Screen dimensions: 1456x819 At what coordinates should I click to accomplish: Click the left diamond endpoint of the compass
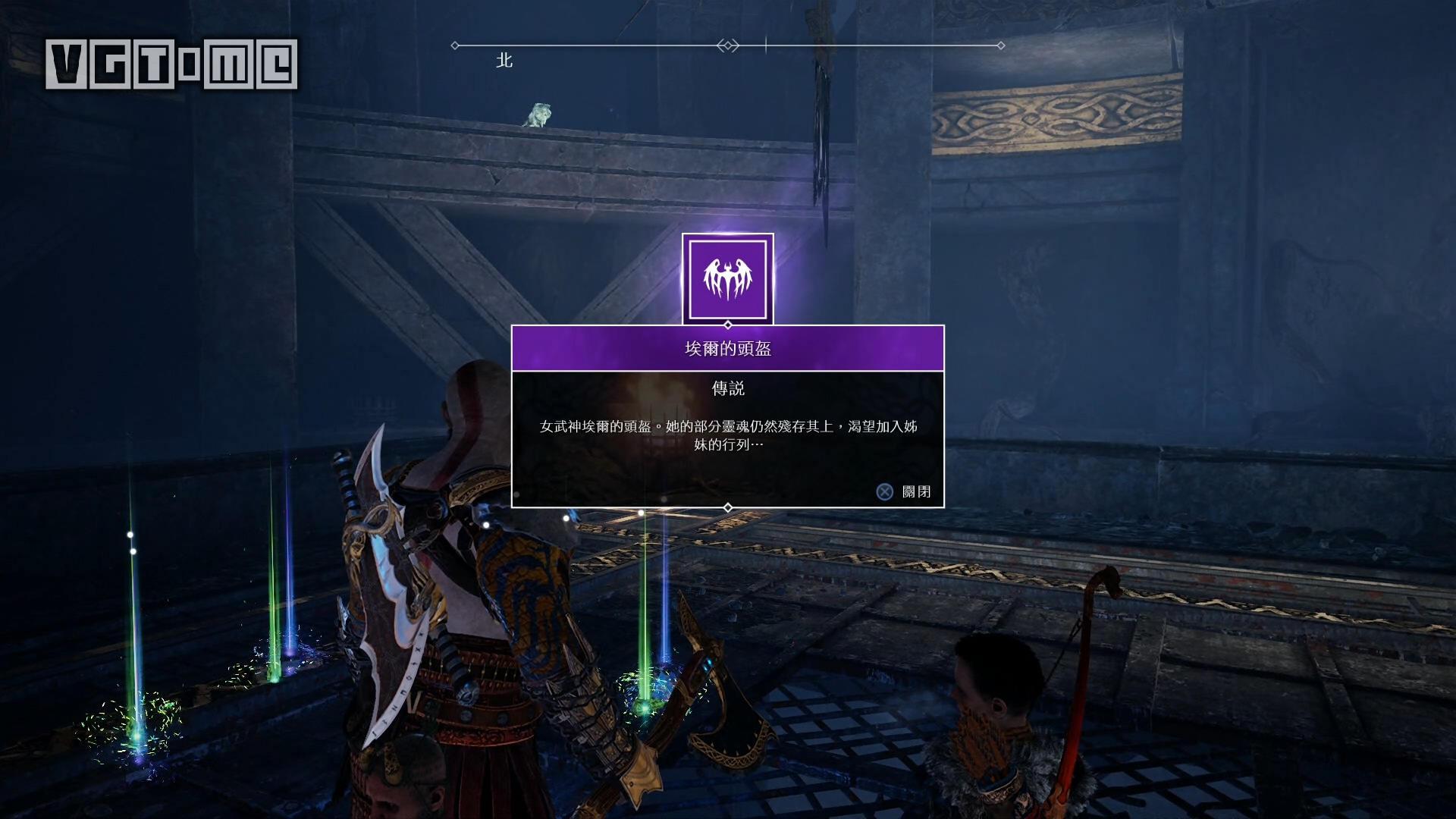pyautogui.click(x=453, y=44)
